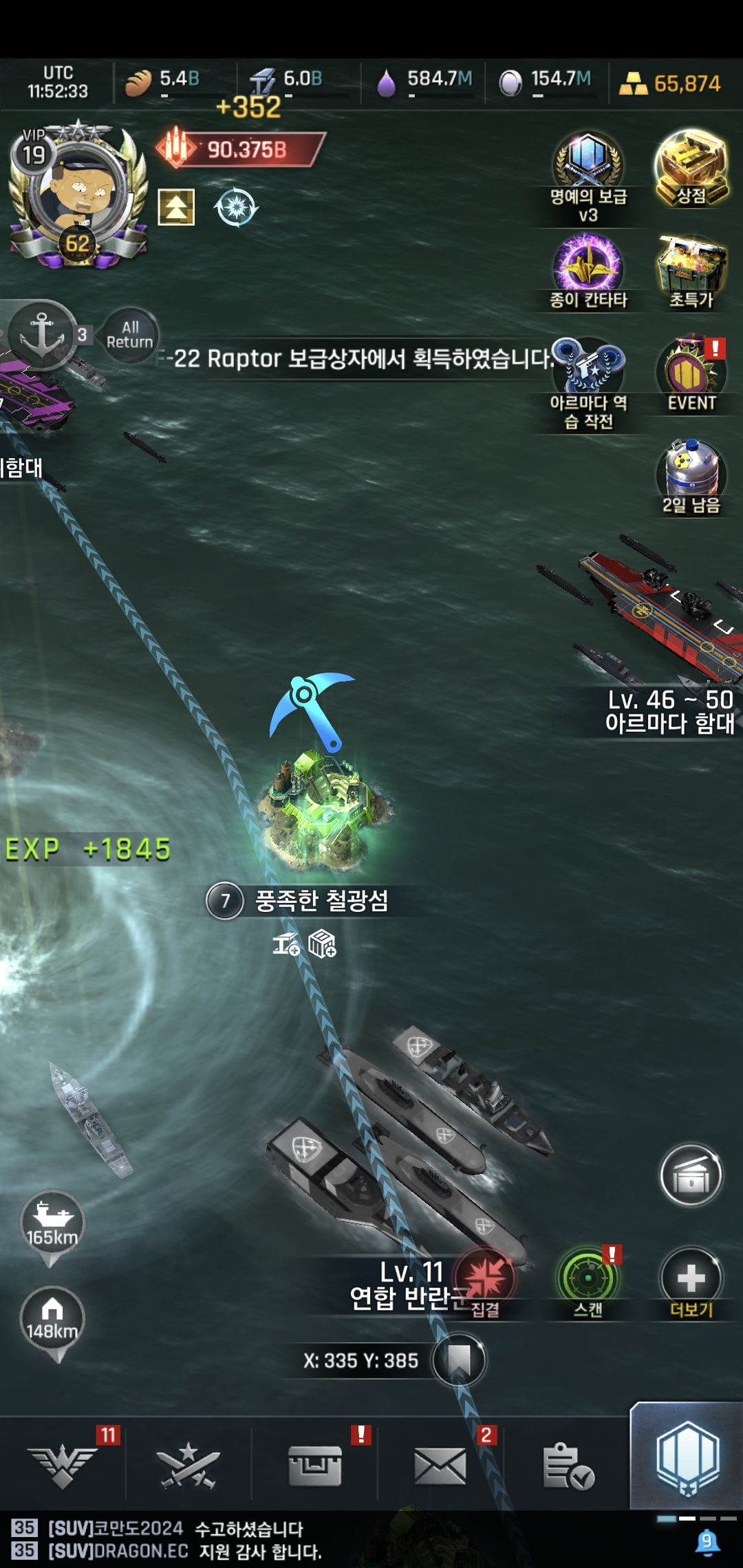Tap the 집결 rally button
This screenshot has width=743, height=1568.
[x=486, y=1281]
